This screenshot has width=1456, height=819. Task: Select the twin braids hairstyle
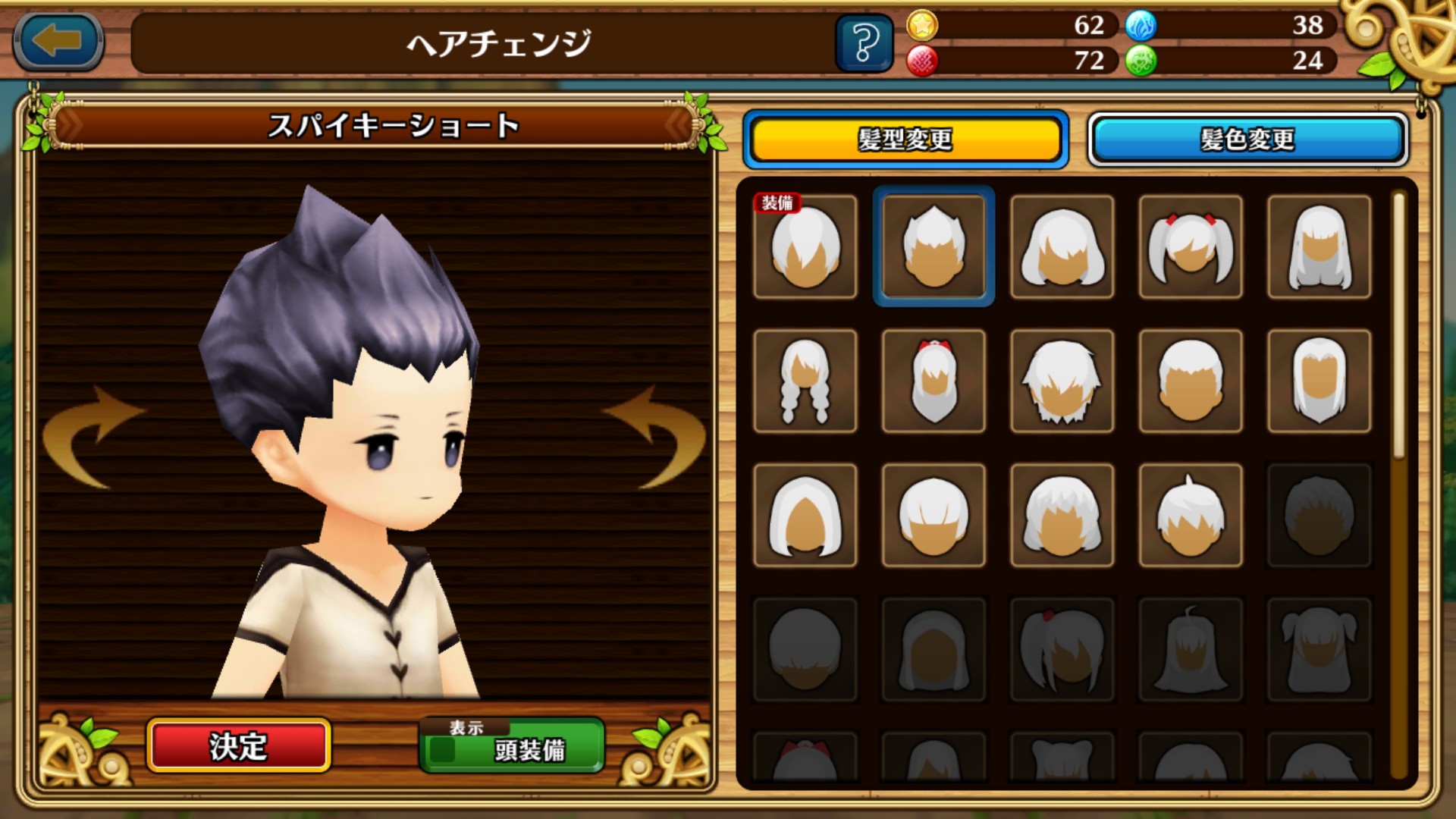(x=805, y=381)
